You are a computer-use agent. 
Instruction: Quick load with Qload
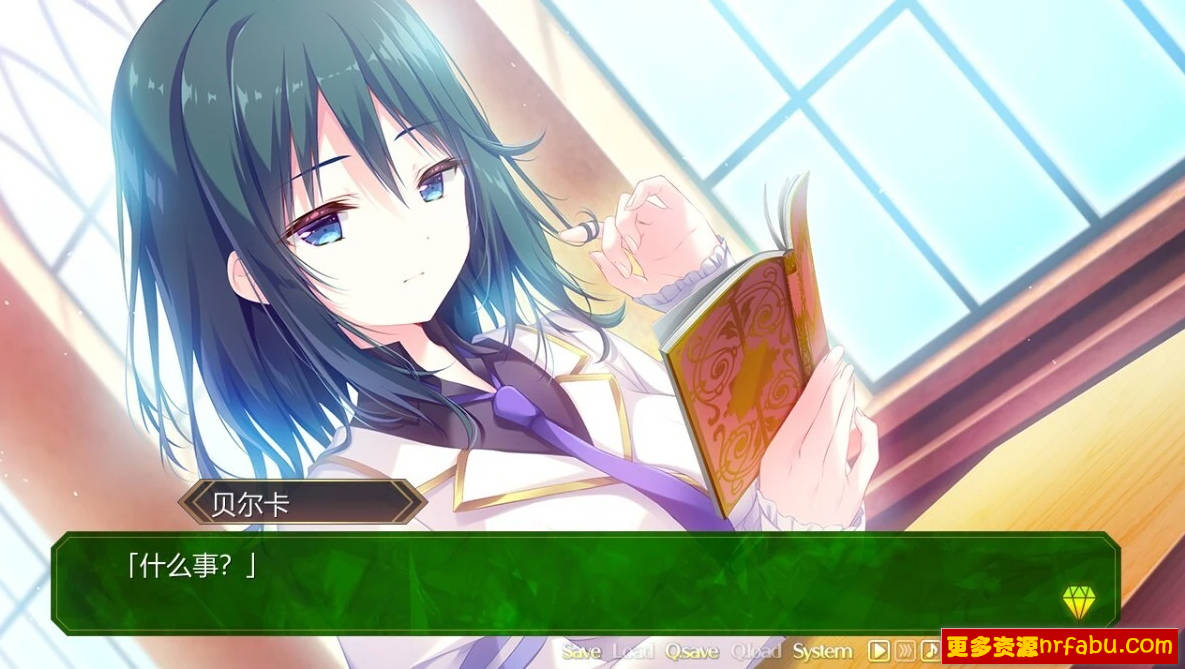pos(756,652)
